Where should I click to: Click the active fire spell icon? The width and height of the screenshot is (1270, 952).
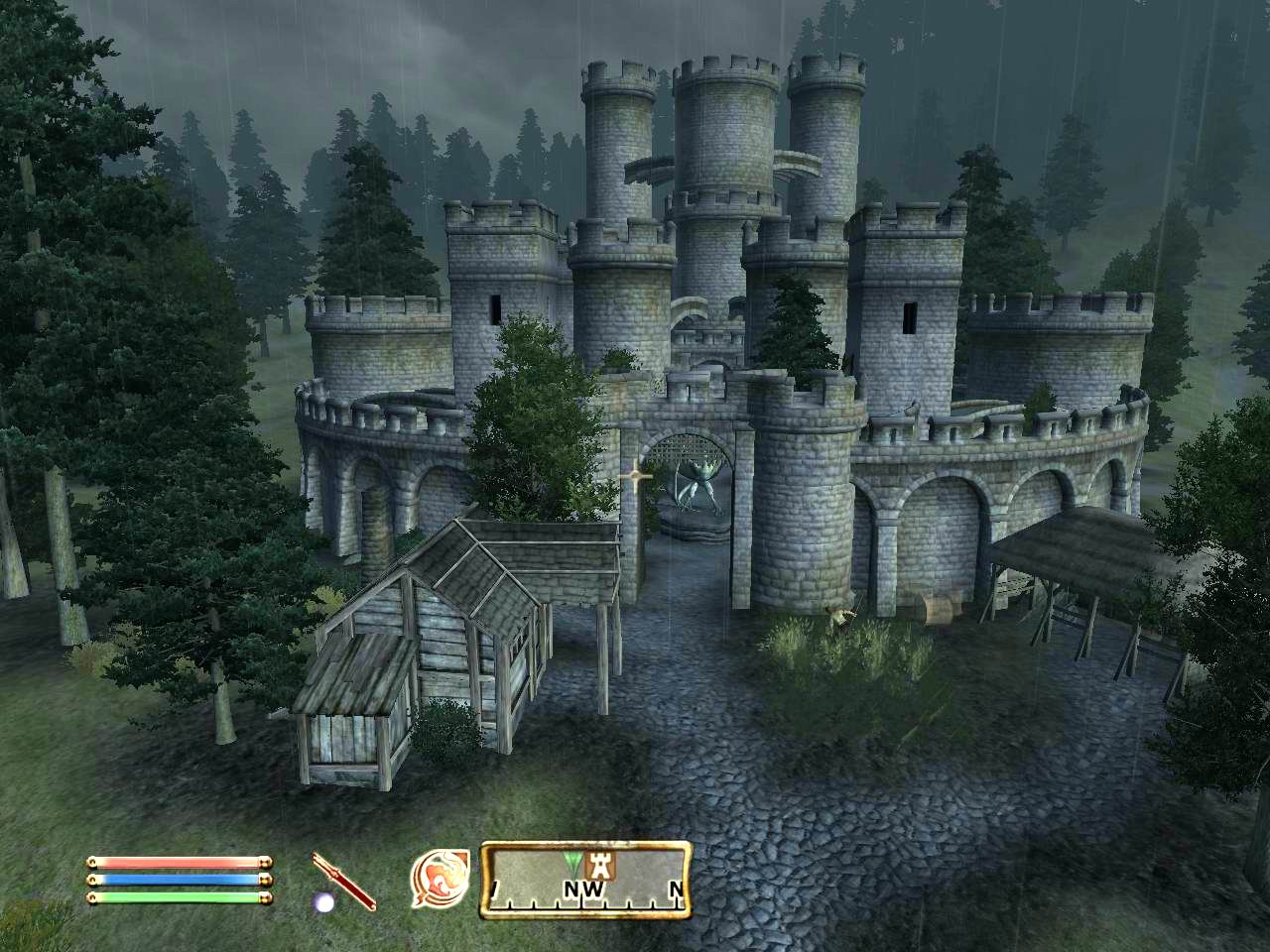pos(442,880)
